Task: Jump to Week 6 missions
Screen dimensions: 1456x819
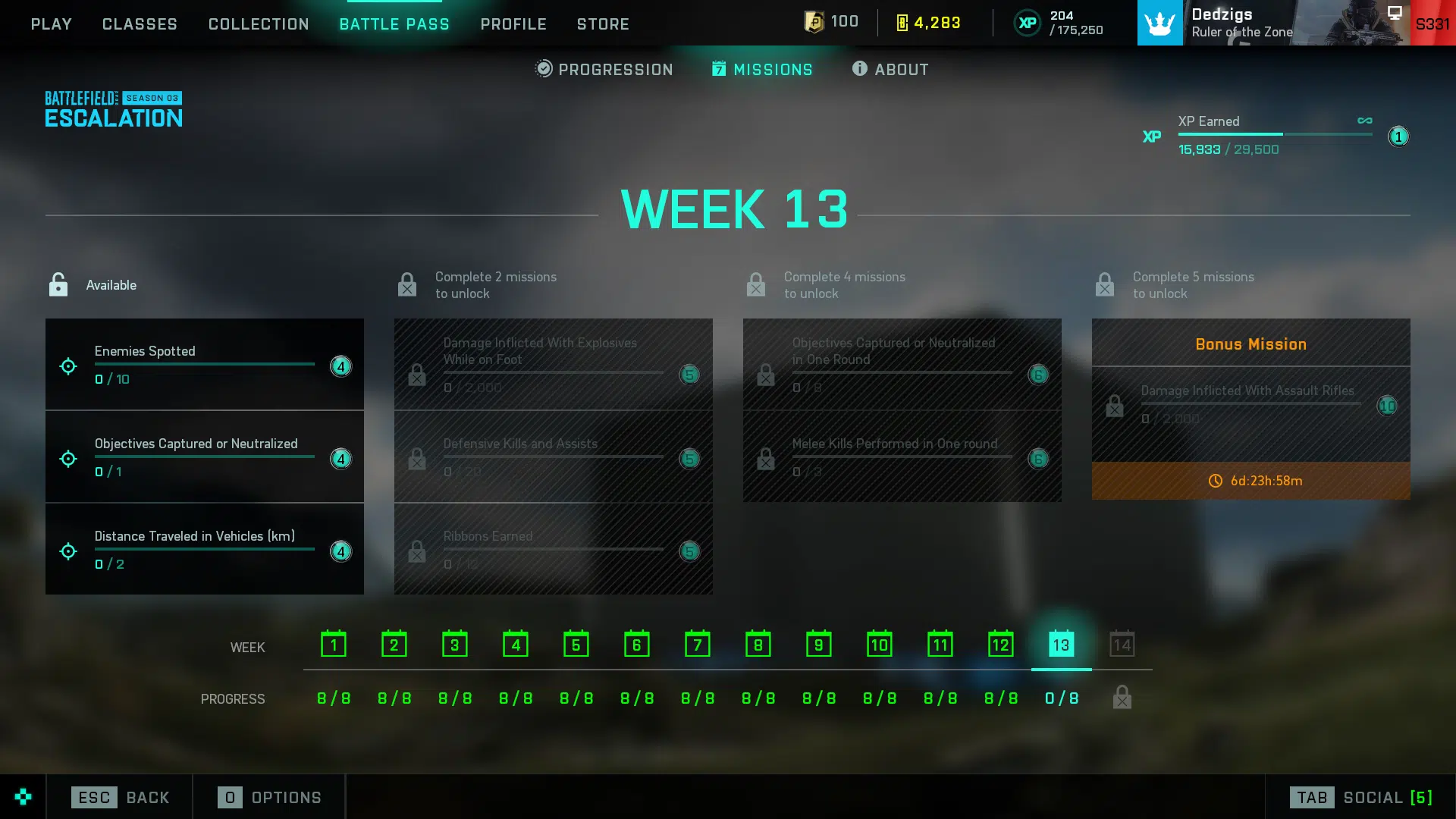Action: tap(637, 645)
